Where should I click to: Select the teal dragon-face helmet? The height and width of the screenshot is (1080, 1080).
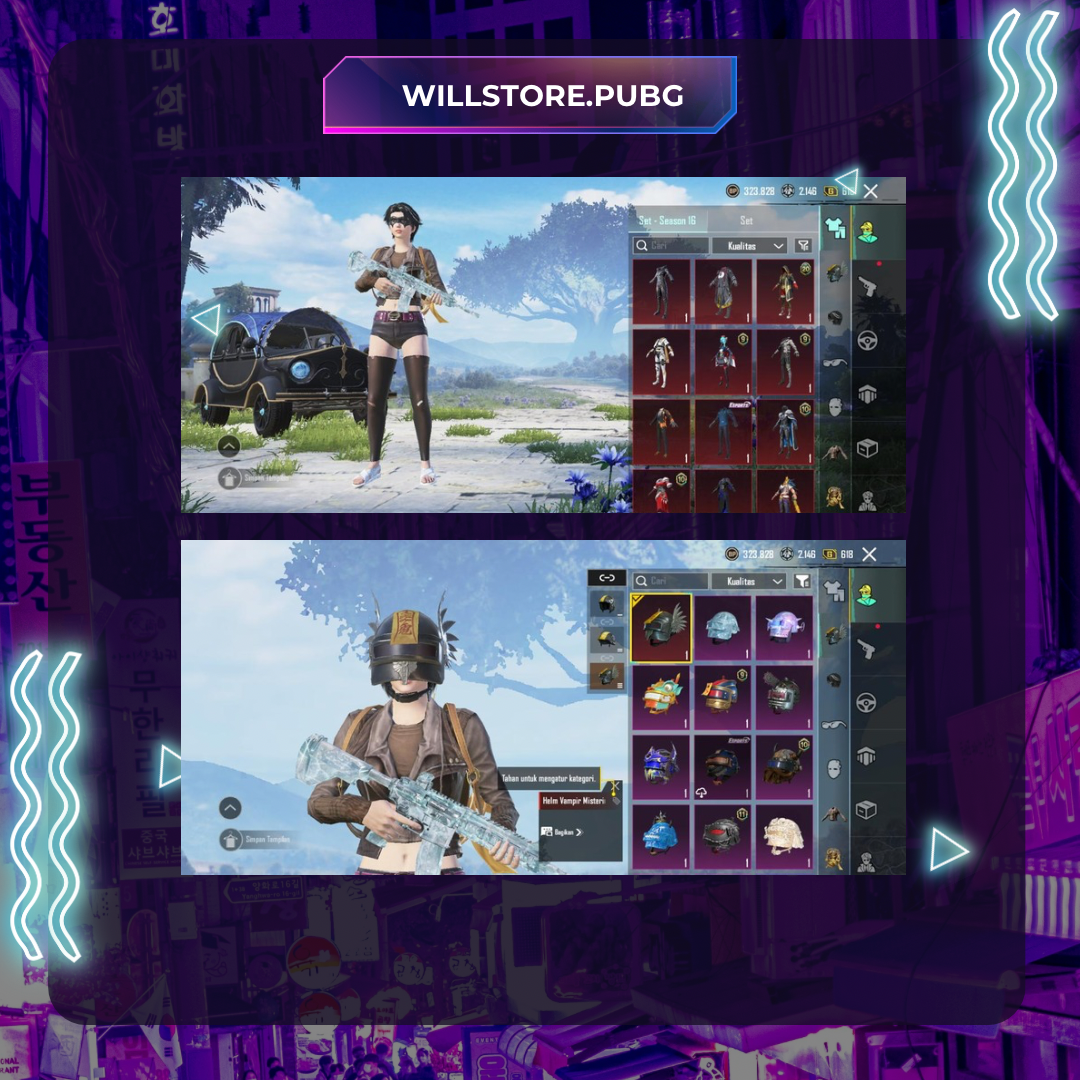click(x=661, y=697)
